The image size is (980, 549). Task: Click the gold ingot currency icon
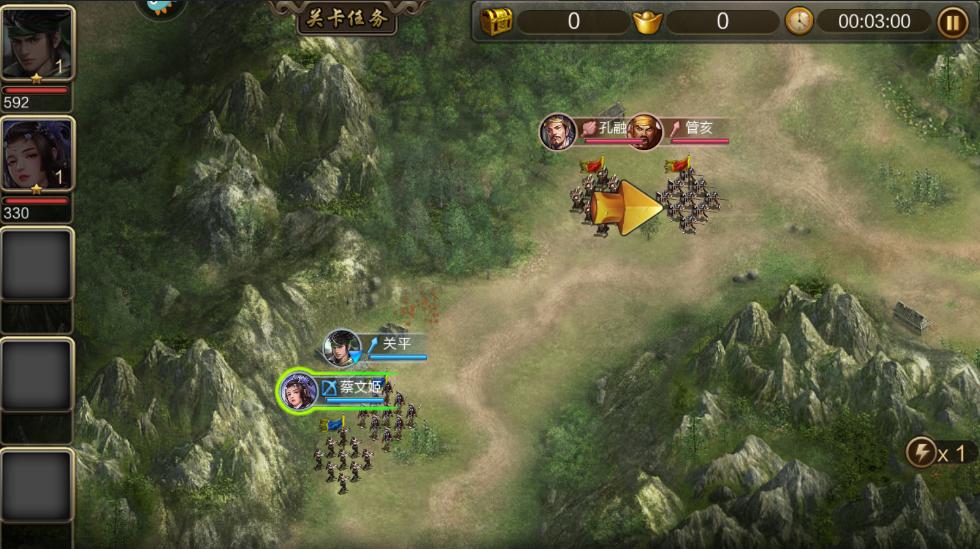click(647, 21)
